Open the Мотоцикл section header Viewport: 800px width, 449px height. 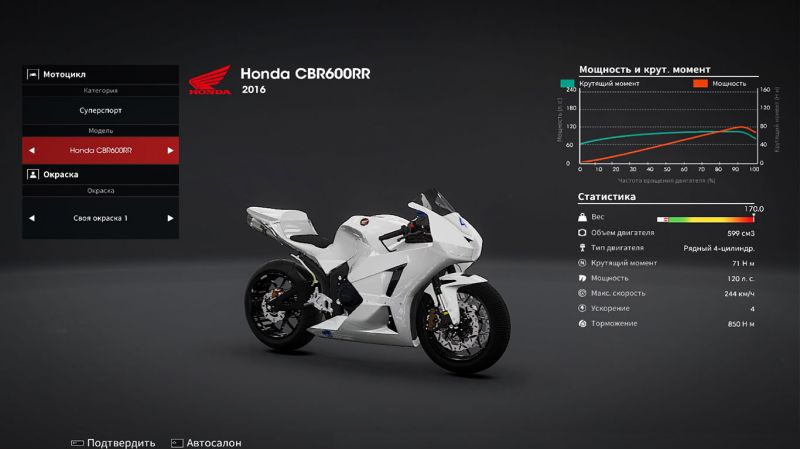100,74
